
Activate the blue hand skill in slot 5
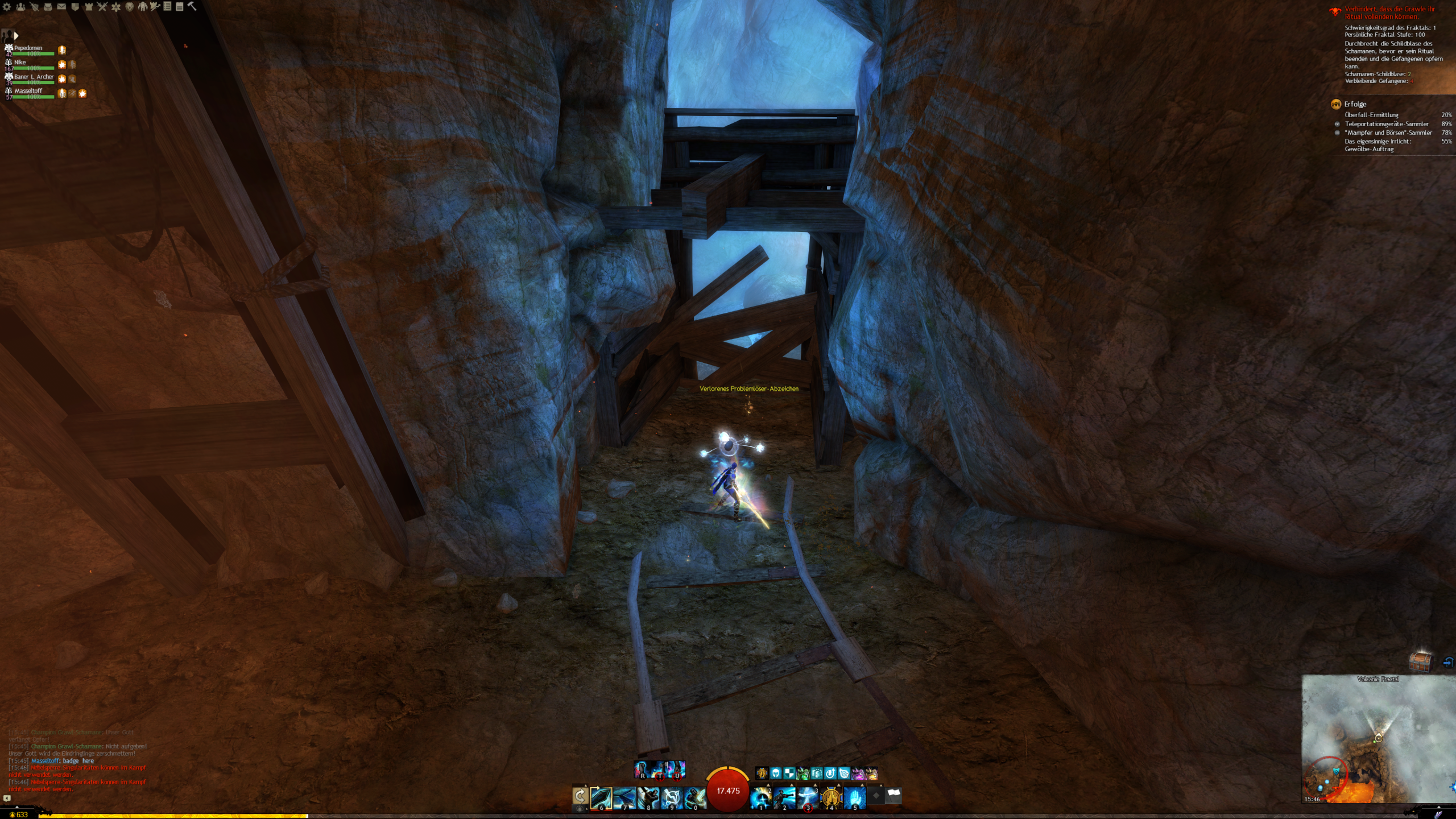click(854, 797)
